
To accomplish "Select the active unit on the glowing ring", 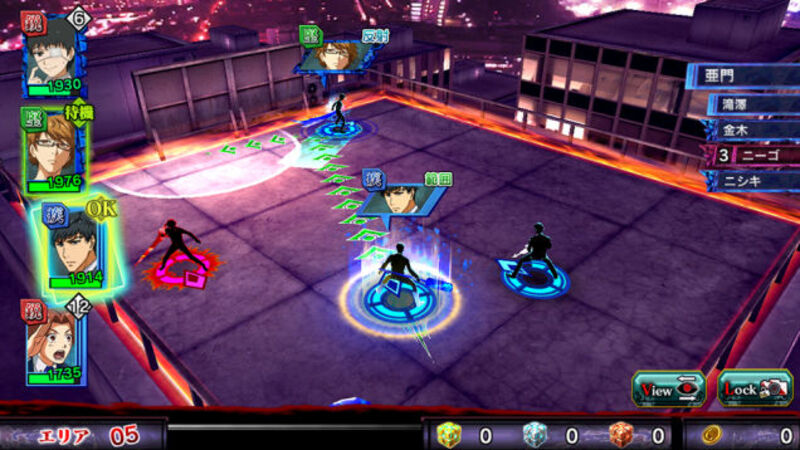I will tap(399, 283).
